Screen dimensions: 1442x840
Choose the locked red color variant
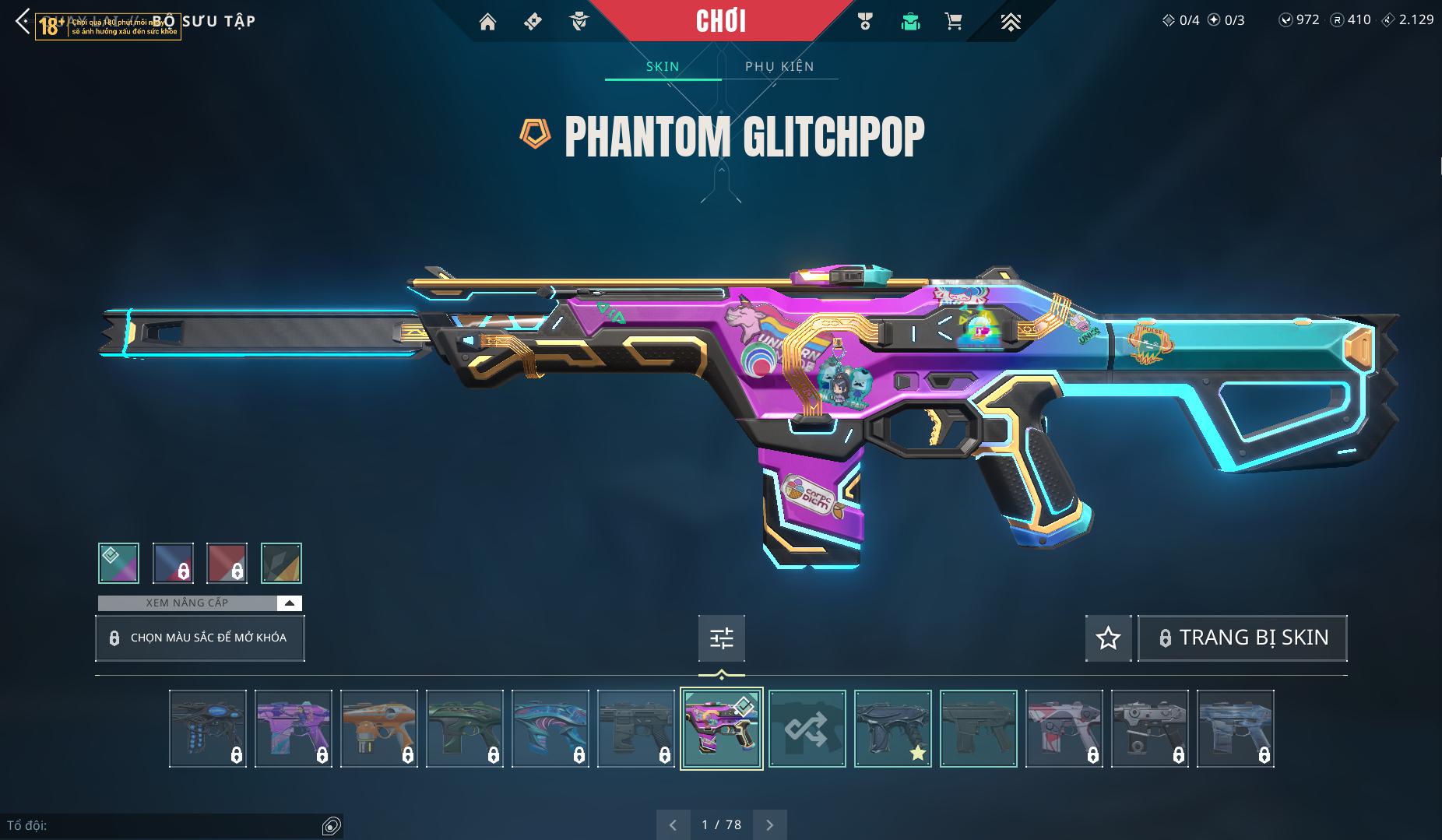pyautogui.click(x=227, y=563)
